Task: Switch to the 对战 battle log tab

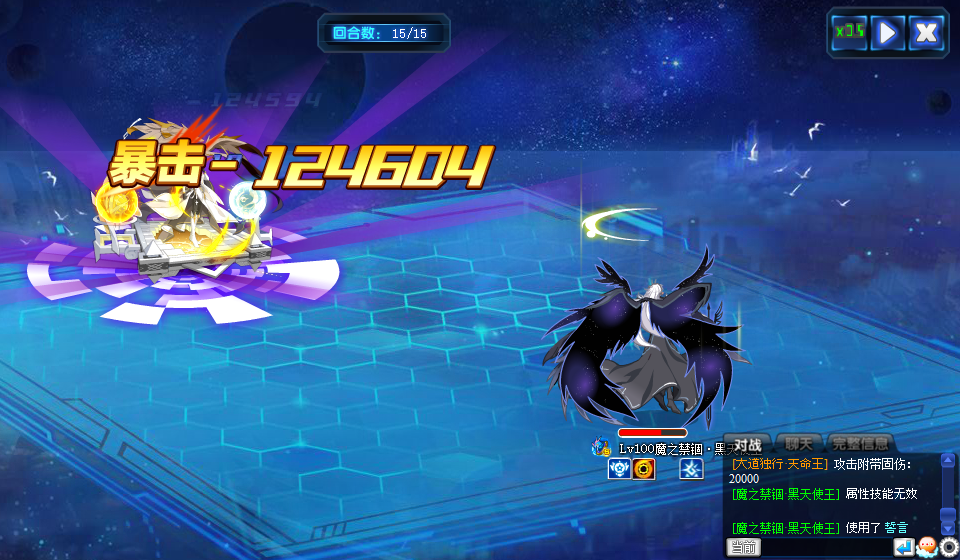Action: point(748,444)
